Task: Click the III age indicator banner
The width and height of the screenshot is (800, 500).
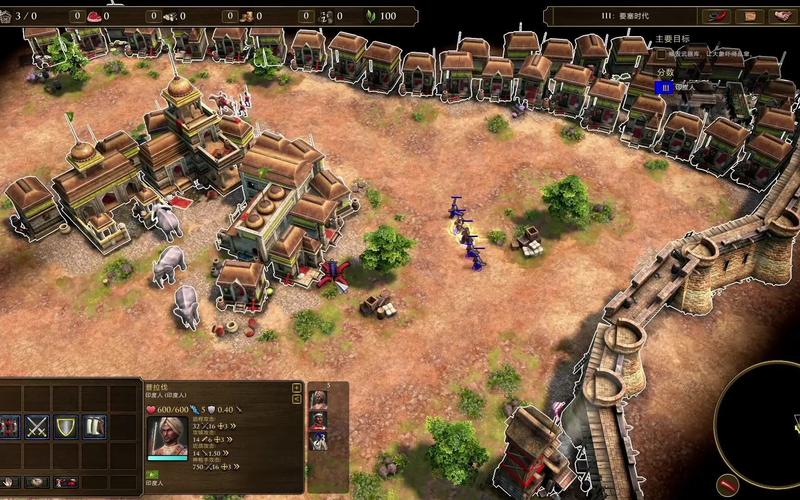Action: point(620,16)
